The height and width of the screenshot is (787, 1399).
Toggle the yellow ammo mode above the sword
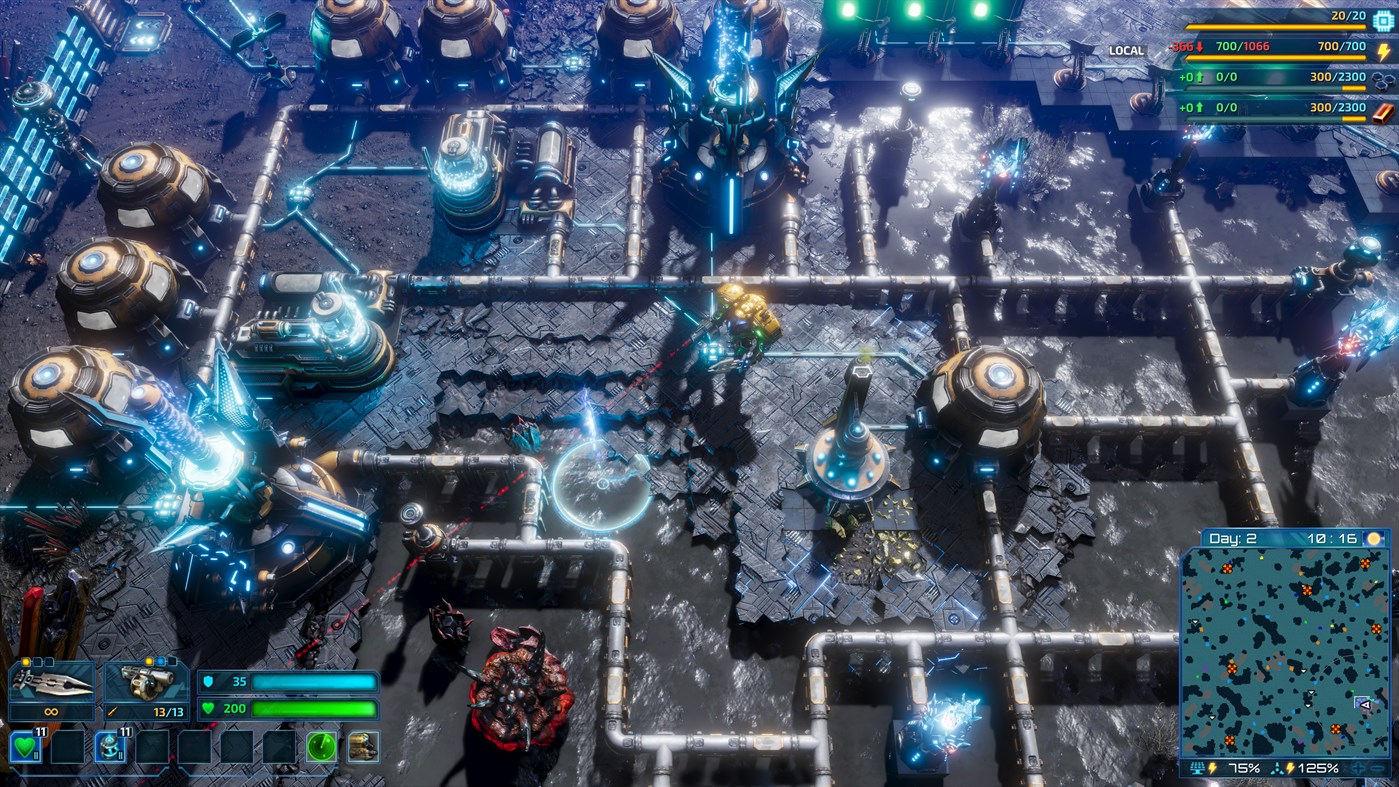tap(26, 660)
